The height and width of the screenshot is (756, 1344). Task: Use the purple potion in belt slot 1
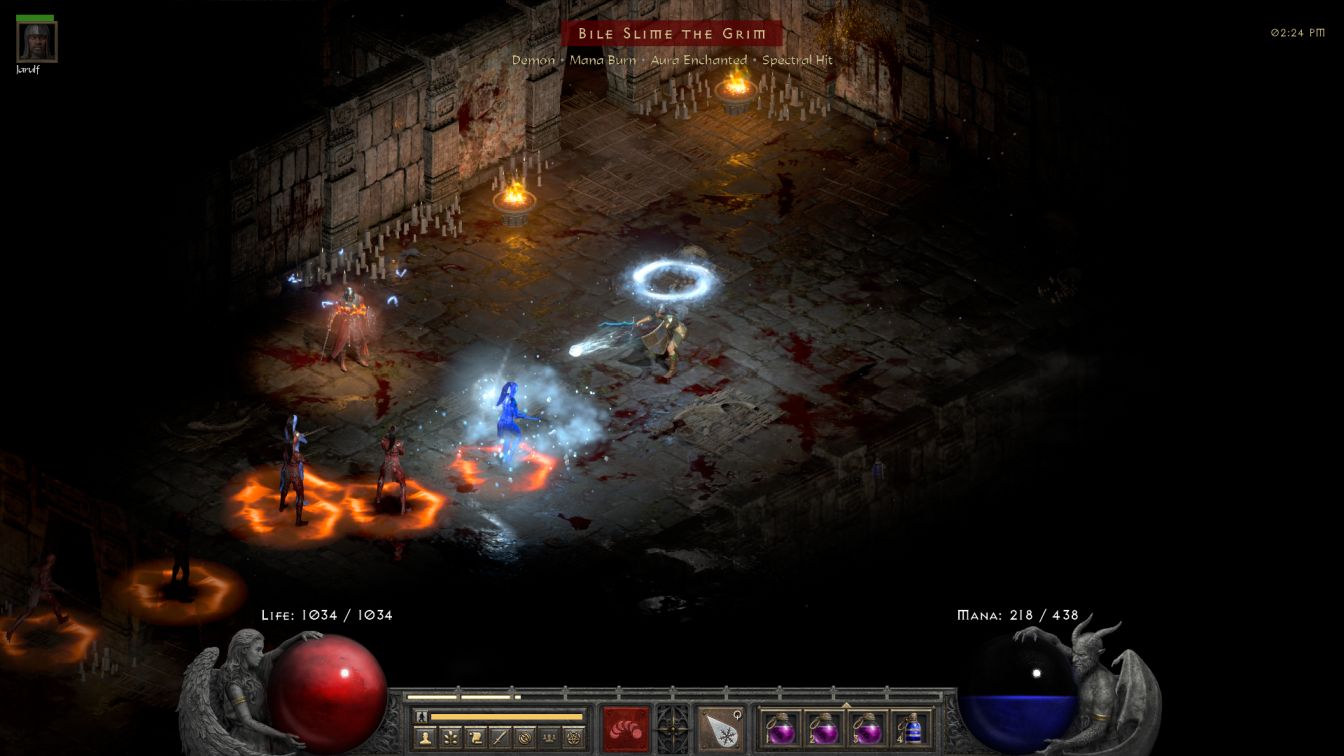780,728
